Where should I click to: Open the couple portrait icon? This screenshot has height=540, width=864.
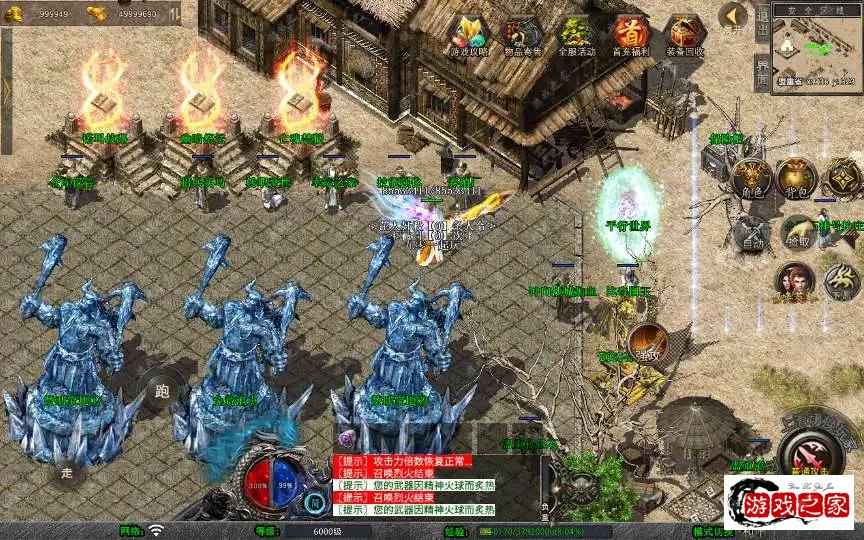coord(794,282)
